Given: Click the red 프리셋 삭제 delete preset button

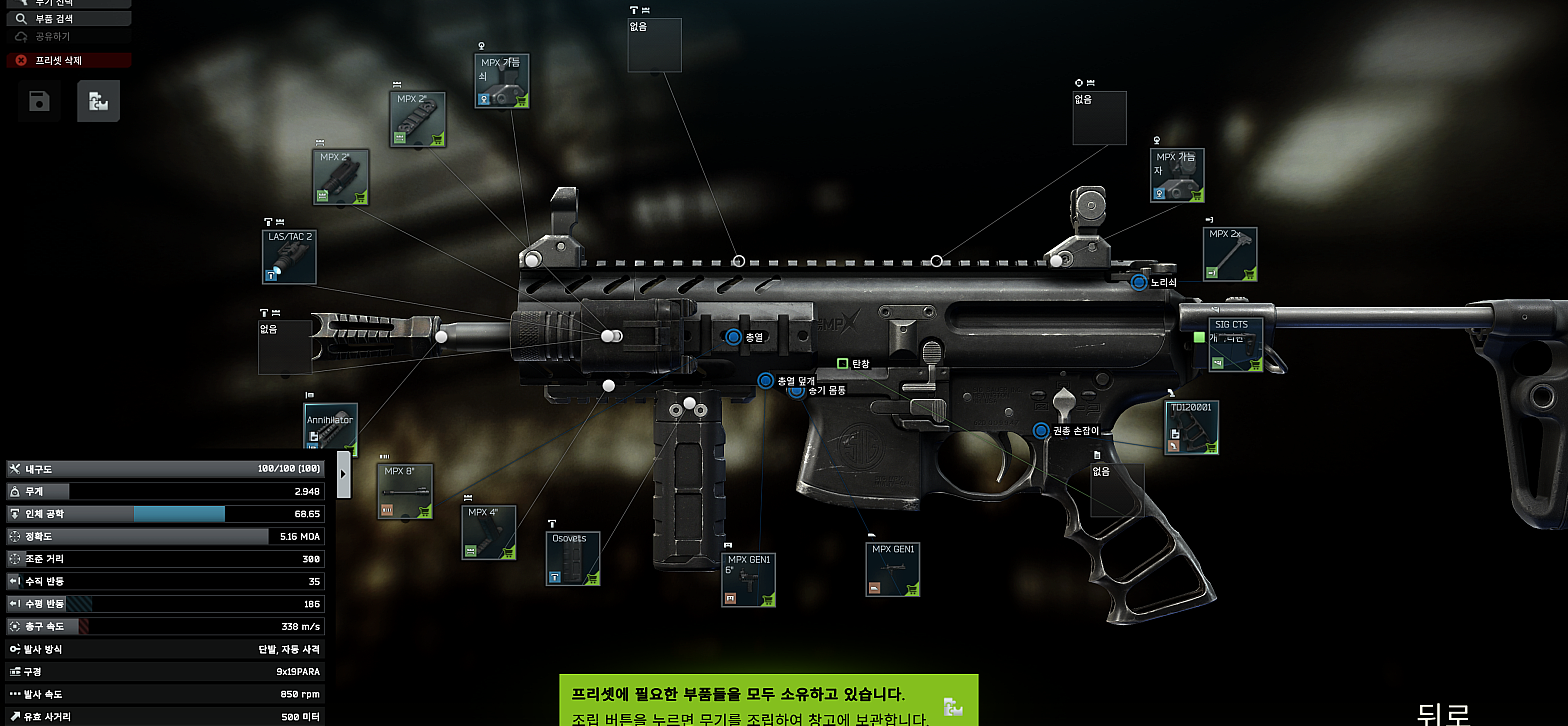Looking at the screenshot, I should tap(68, 60).
